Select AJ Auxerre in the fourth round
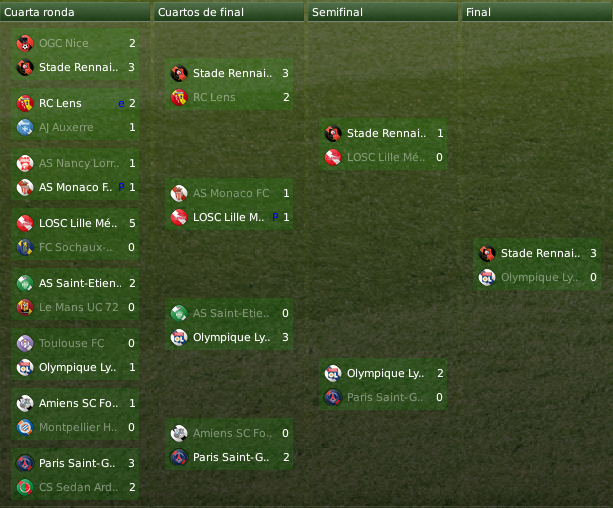Screen dimensions: 613x508 [x=66, y=128]
